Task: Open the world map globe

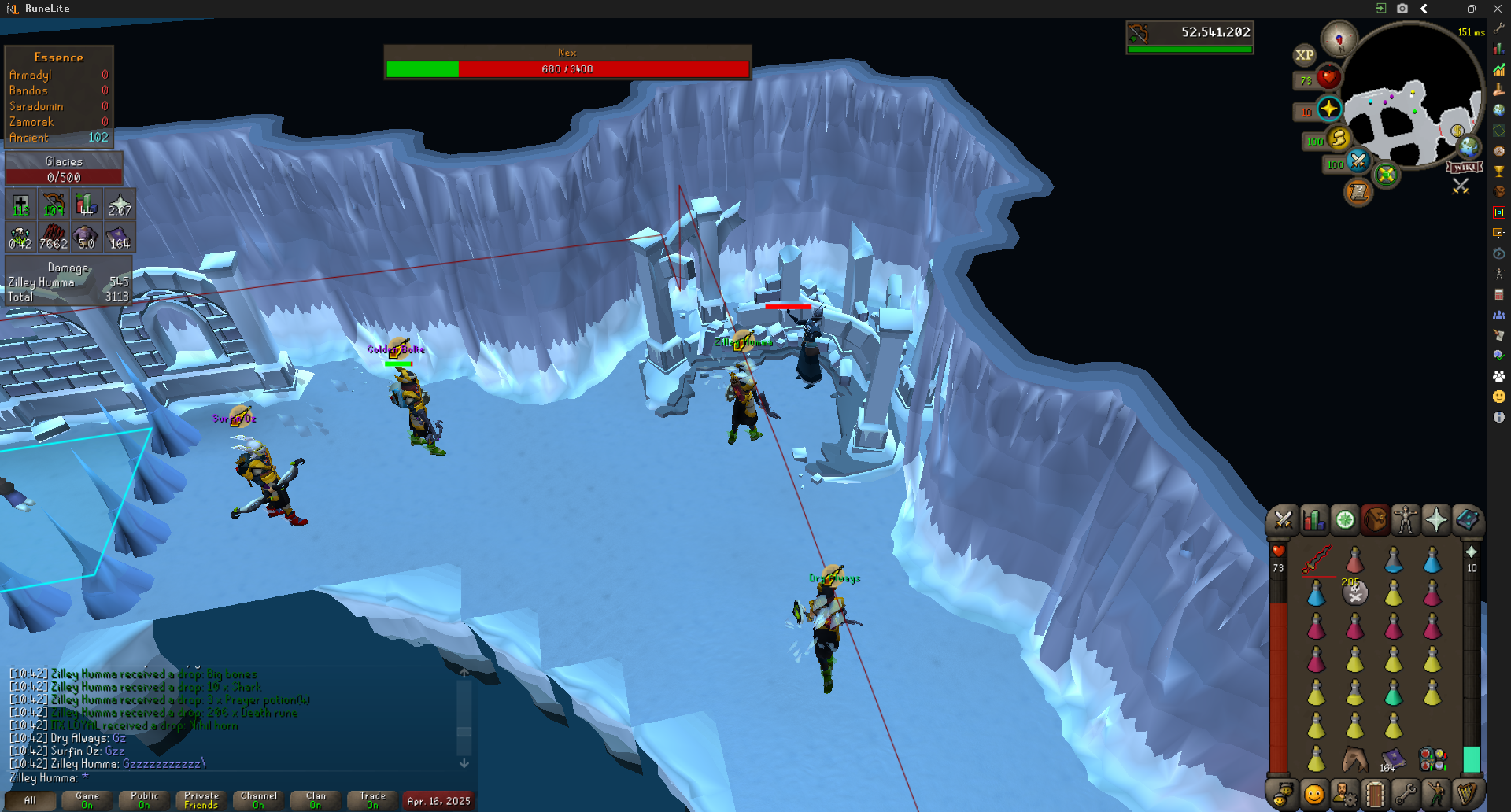Action: point(1469,146)
